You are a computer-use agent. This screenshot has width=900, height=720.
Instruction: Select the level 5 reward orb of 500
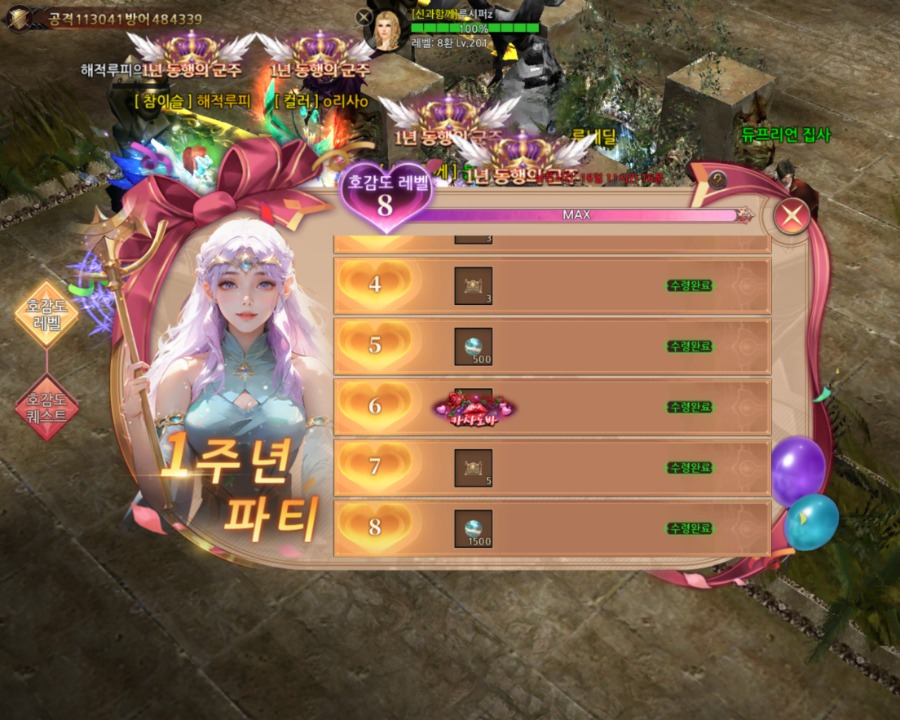(473, 346)
